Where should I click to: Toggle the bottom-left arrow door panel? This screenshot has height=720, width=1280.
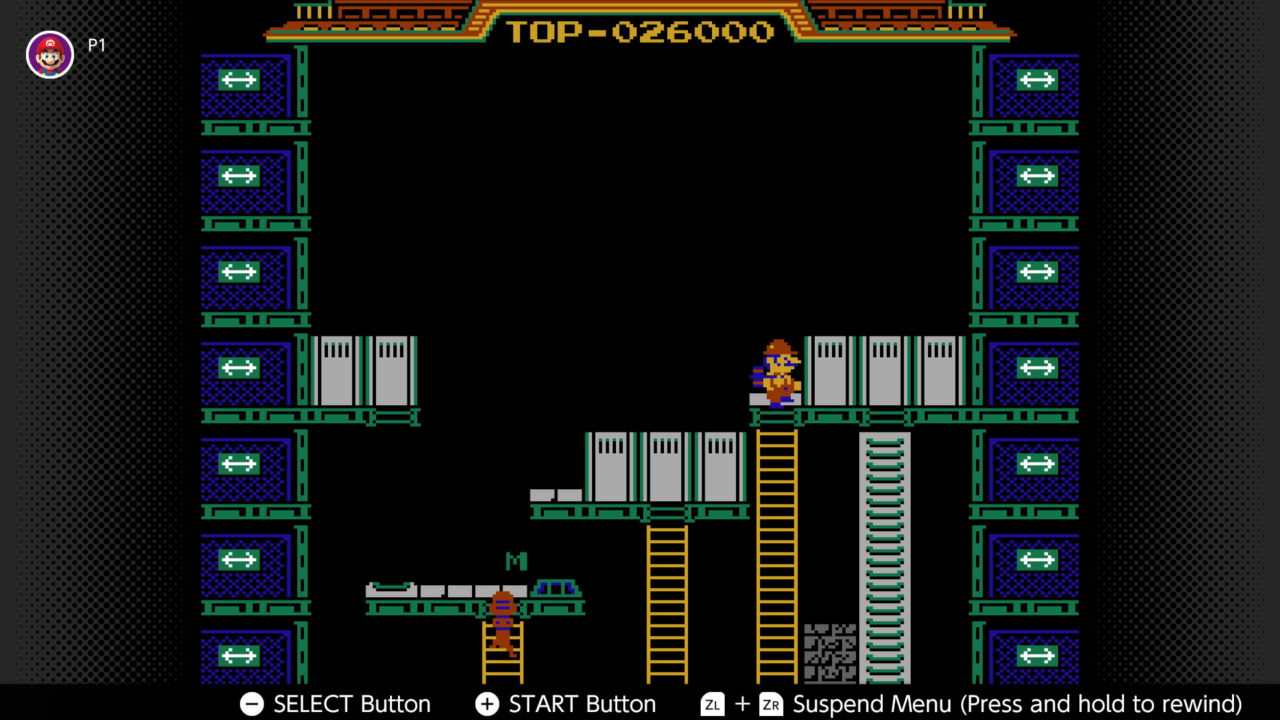click(239, 657)
